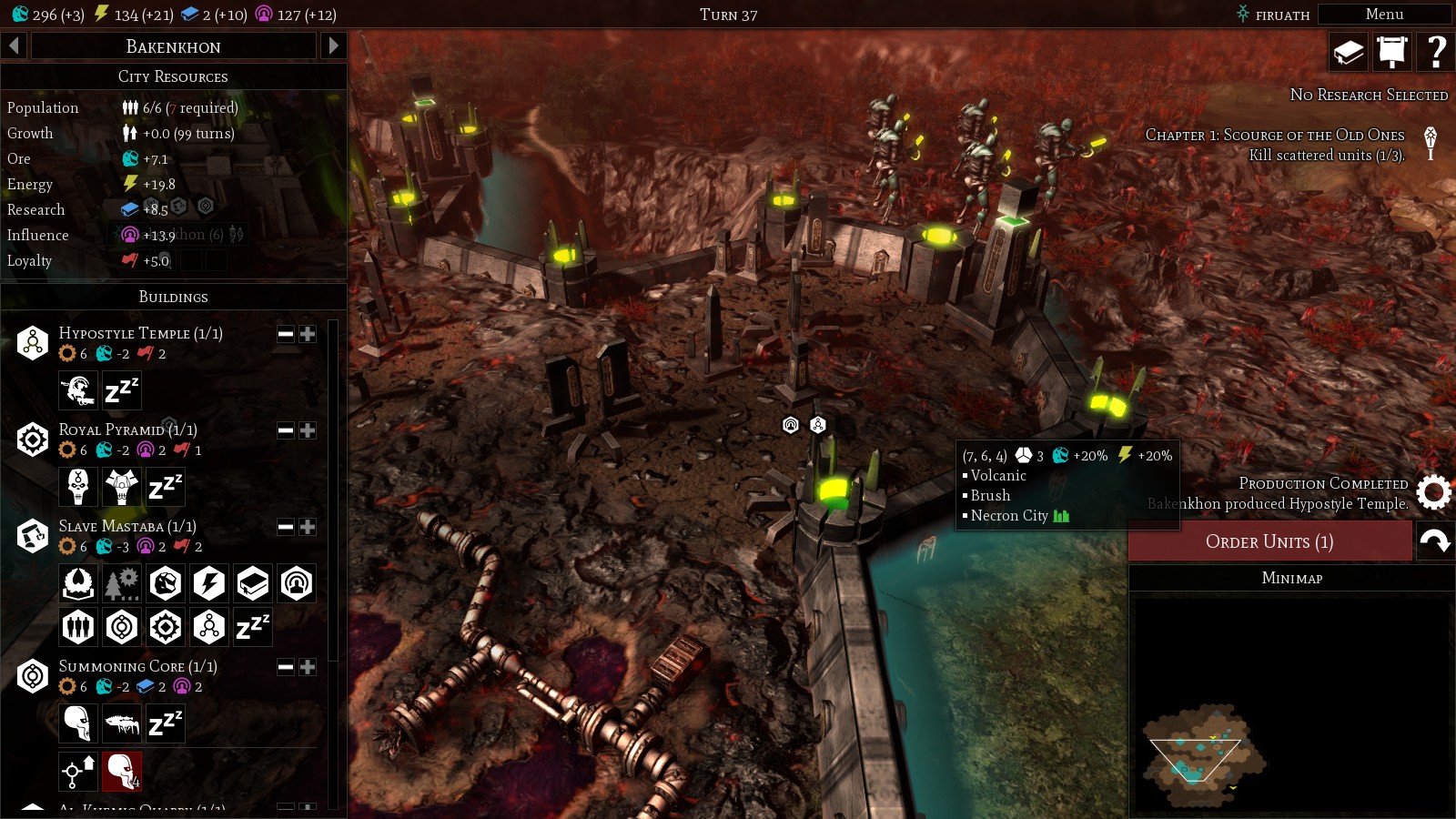End the turn with the curved arrow
The image size is (1456, 819).
click(1435, 541)
